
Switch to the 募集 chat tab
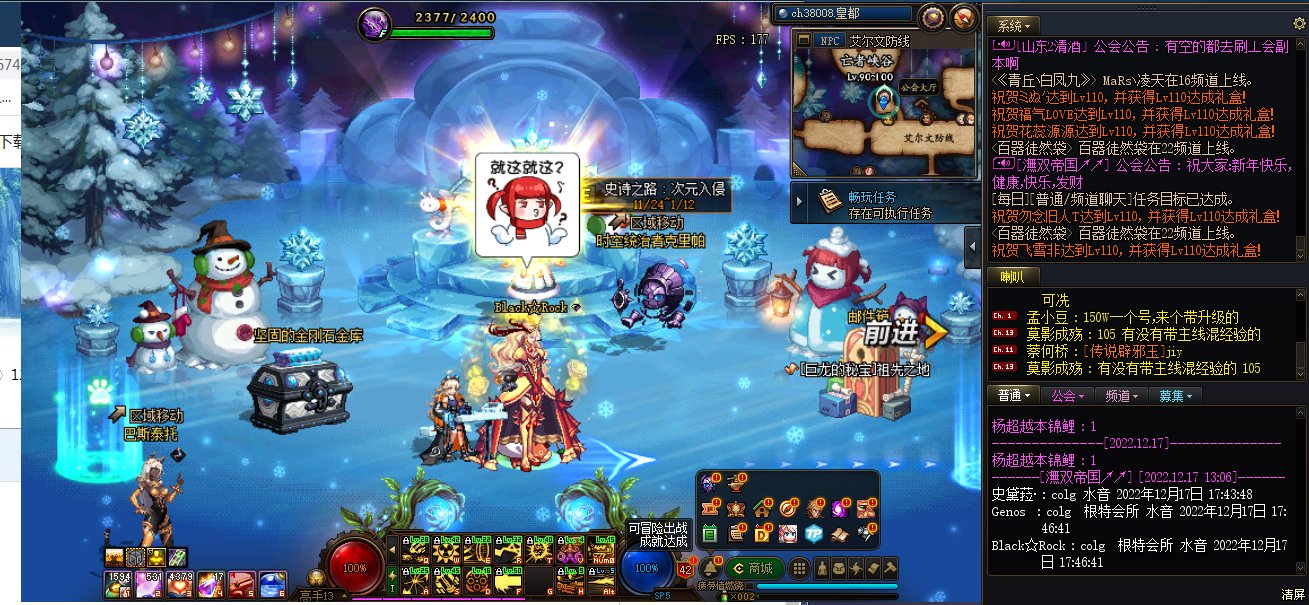(x=1176, y=396)
